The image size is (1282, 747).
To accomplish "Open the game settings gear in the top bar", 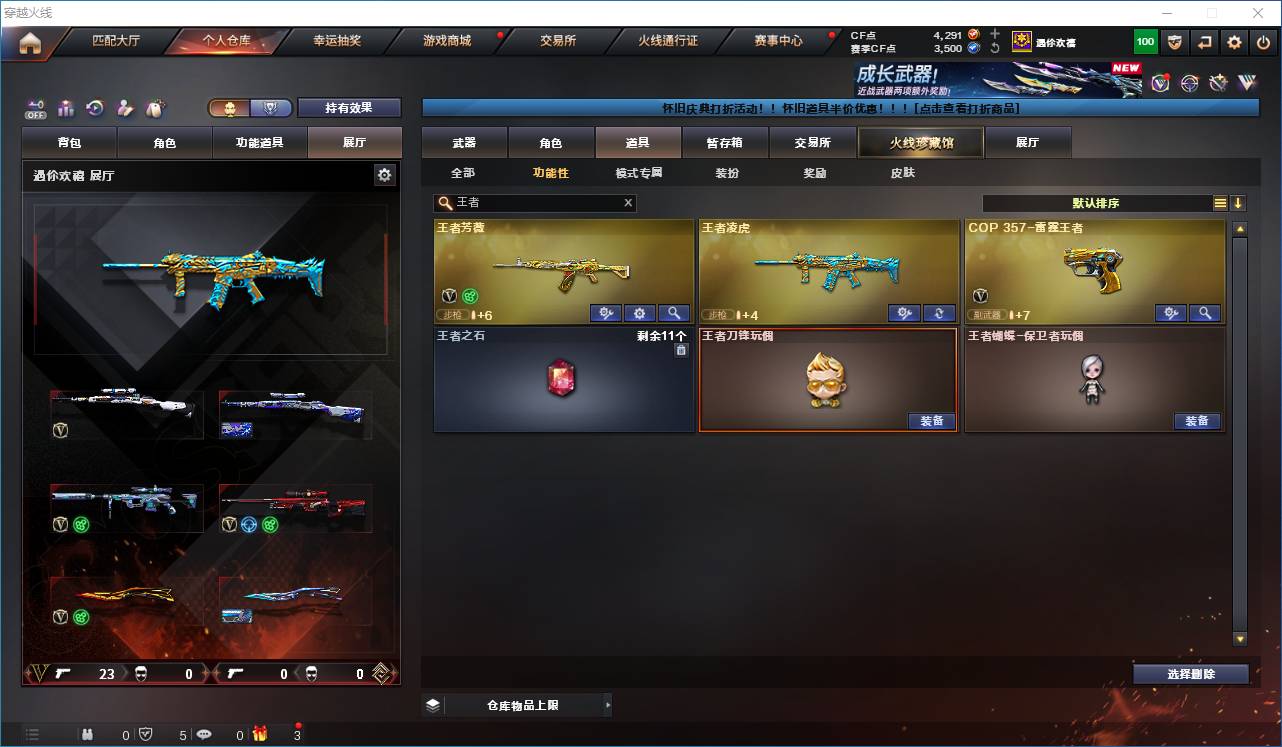I will [1233, 41].
